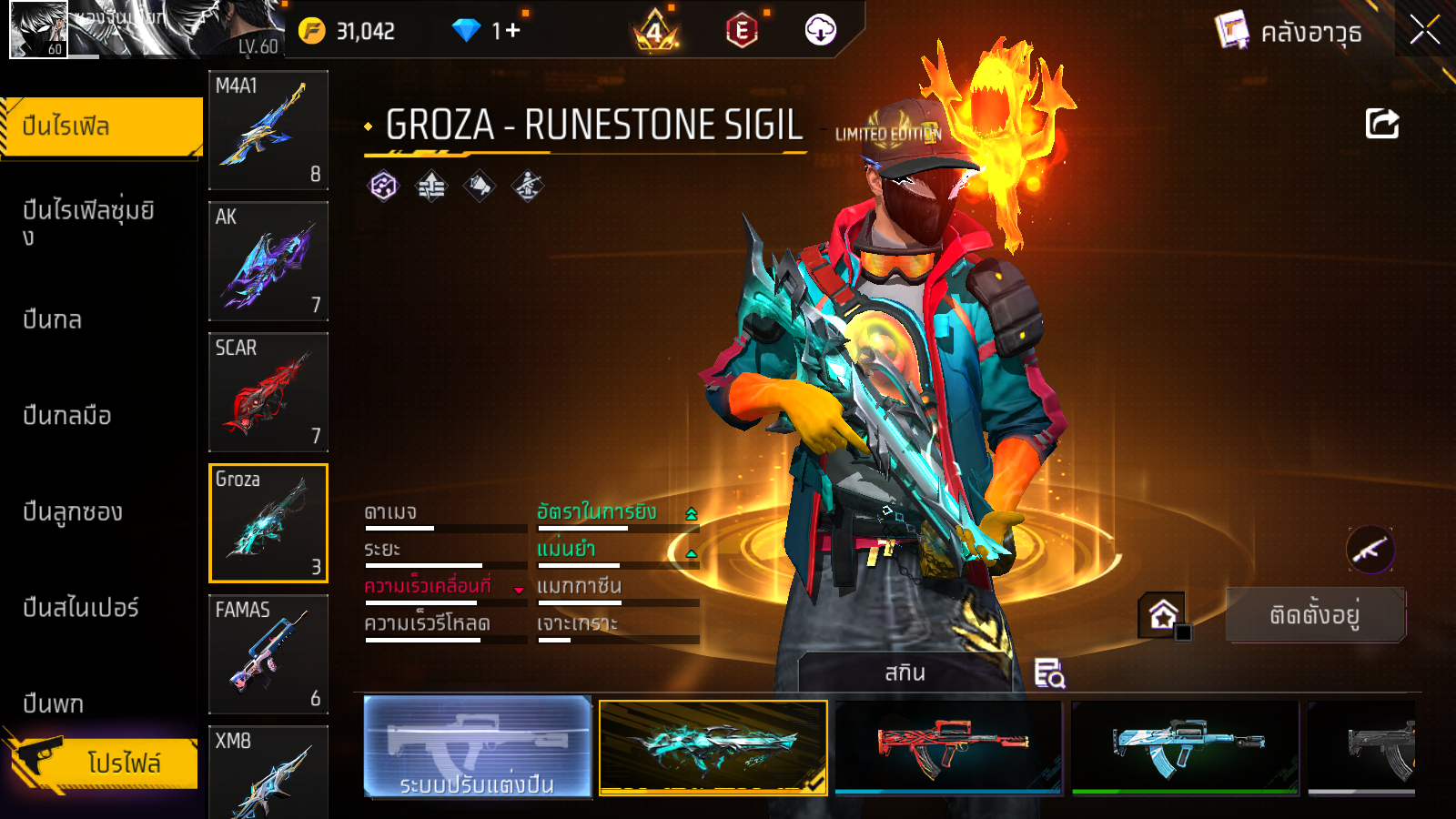
Task: Open the ระบบปรับแต่งปืน gun customization panel
Action: [477, 747]
